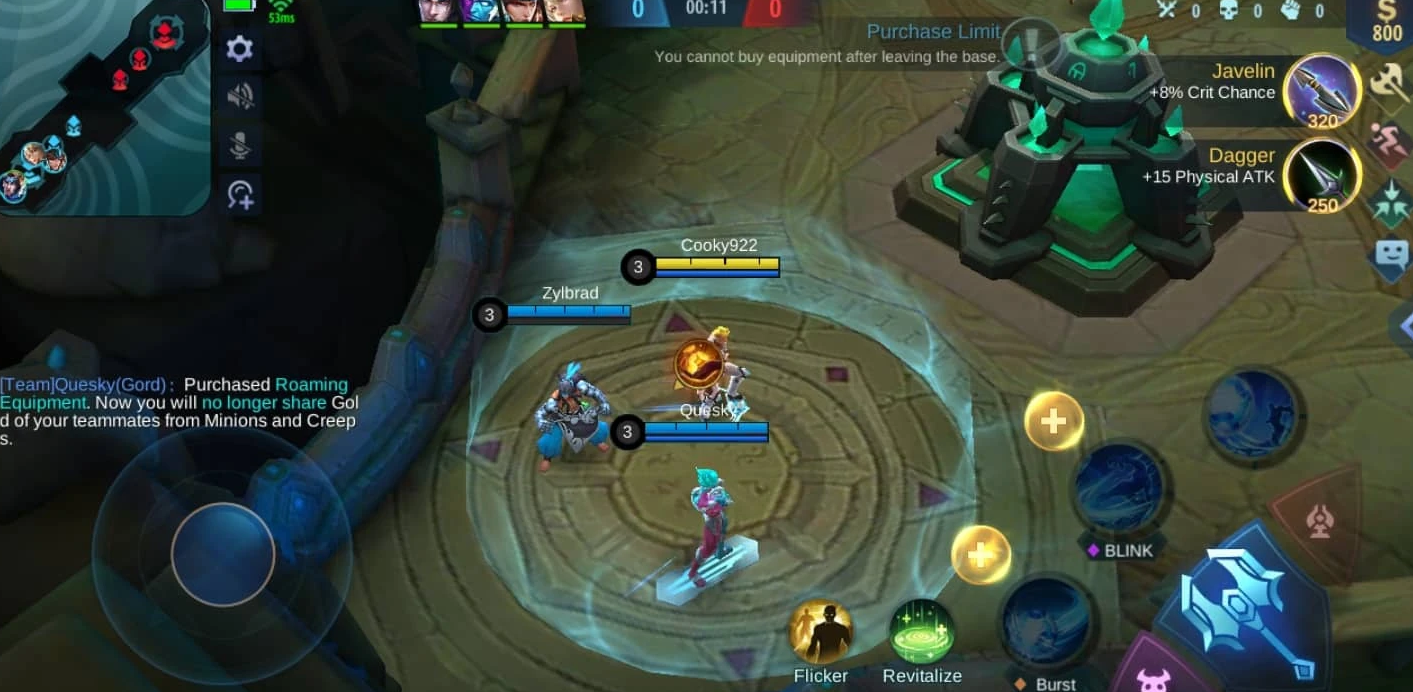
Task: Open the settings gear menu
Action: click(240, 49)
